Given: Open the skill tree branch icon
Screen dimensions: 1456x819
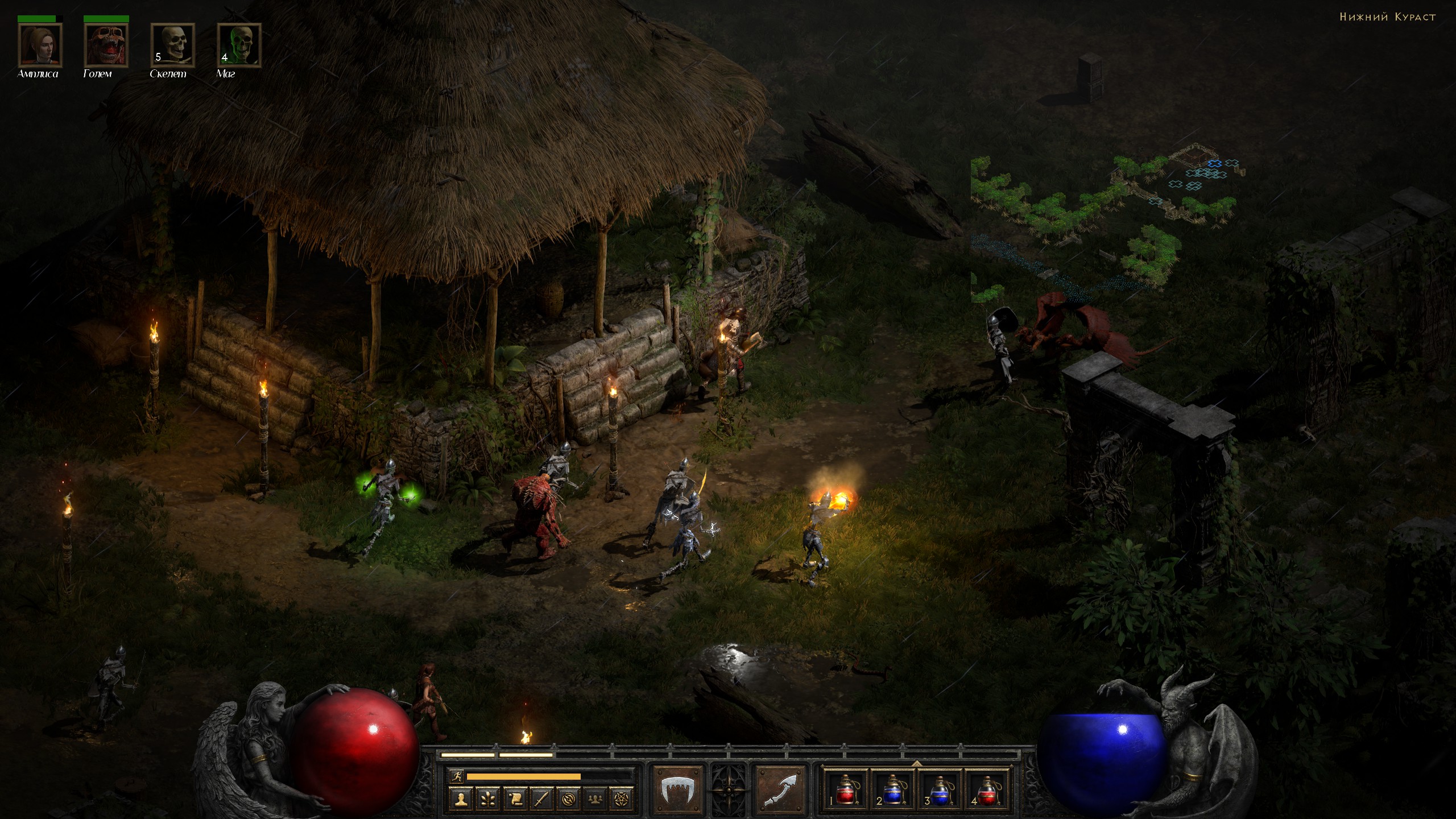Looking at the screenshot, I should click(x=488, y=799).
